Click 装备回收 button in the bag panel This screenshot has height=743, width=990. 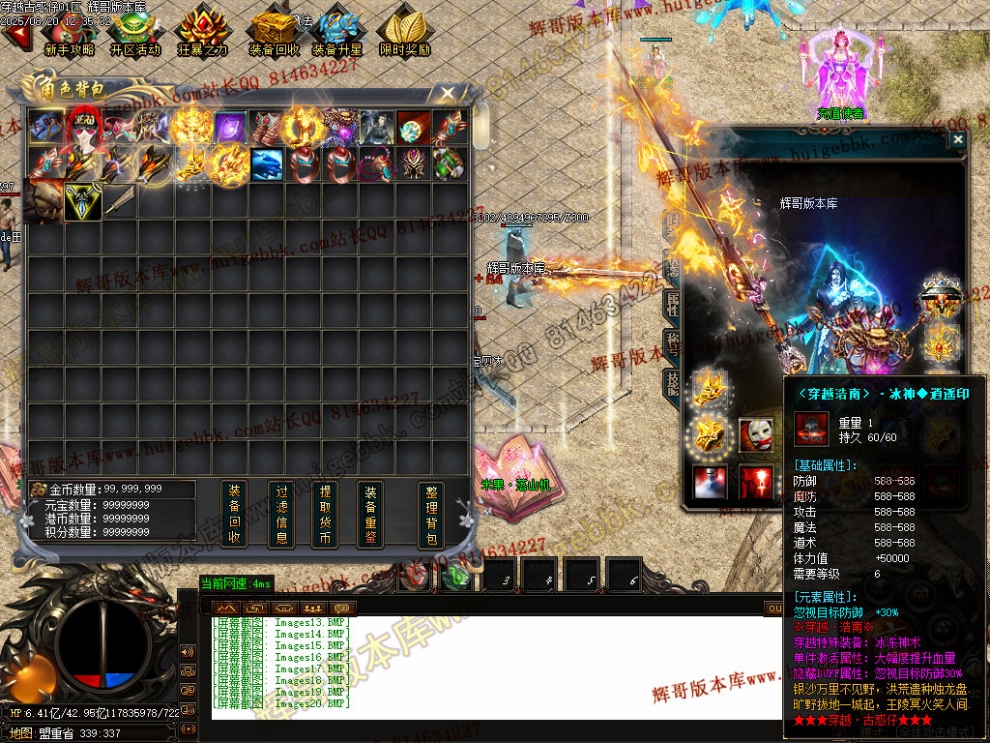(x=234, y=514)
